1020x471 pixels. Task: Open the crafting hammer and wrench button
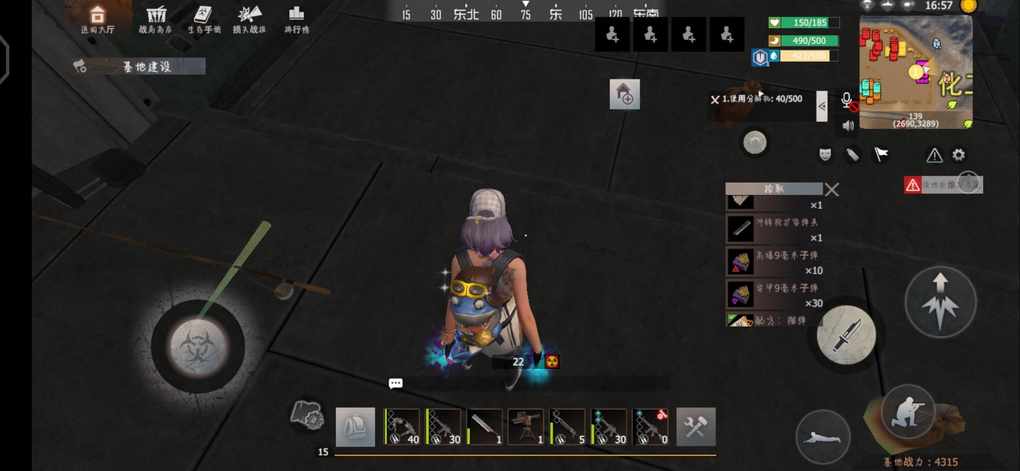click(x=695, y=427)
